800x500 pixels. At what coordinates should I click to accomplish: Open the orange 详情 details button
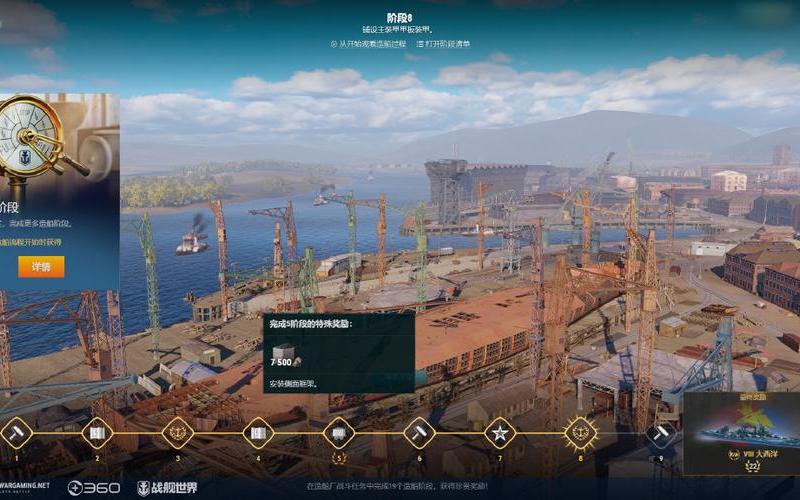(41, 267)
